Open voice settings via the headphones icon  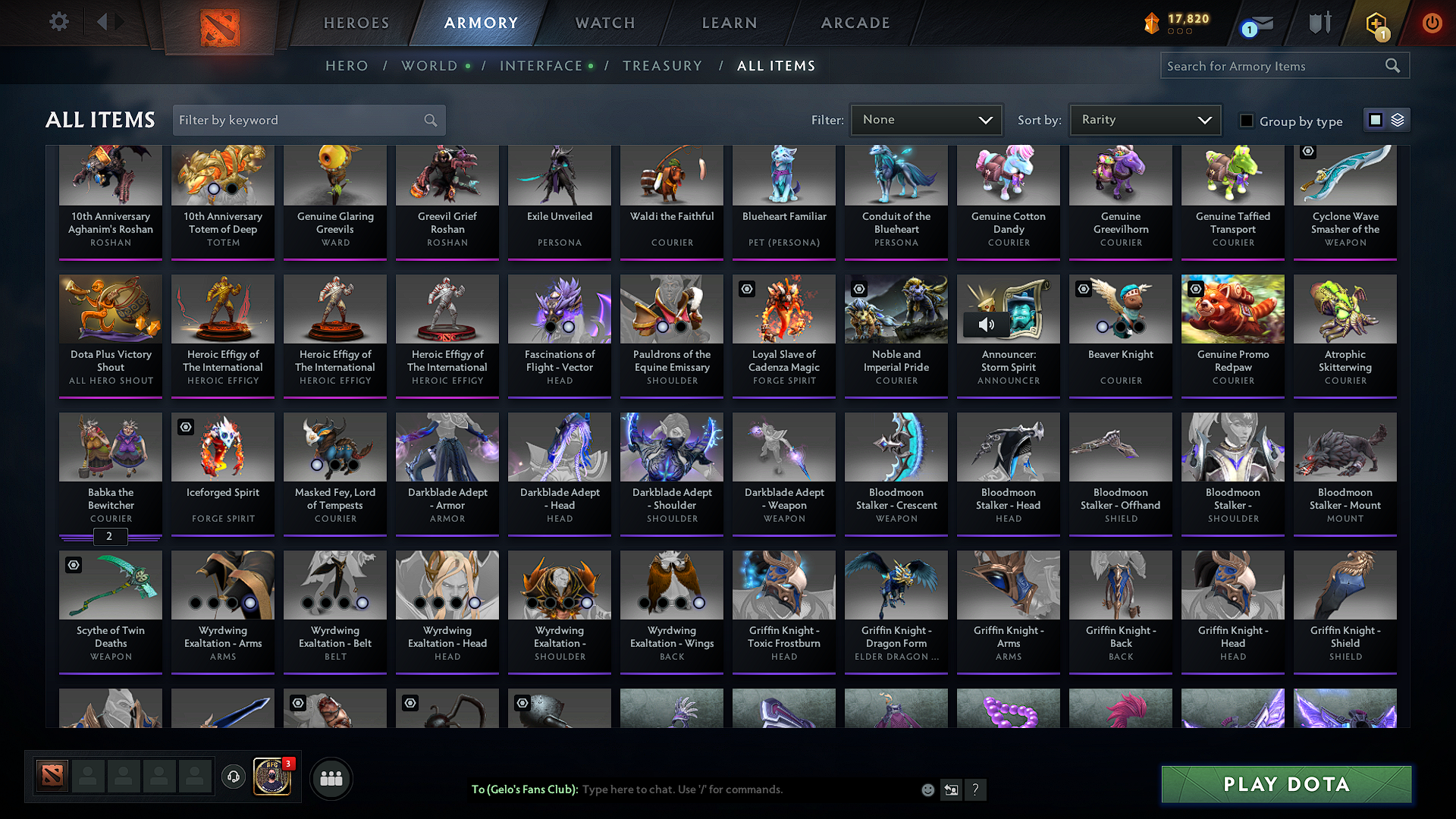[x=233, y=778]
